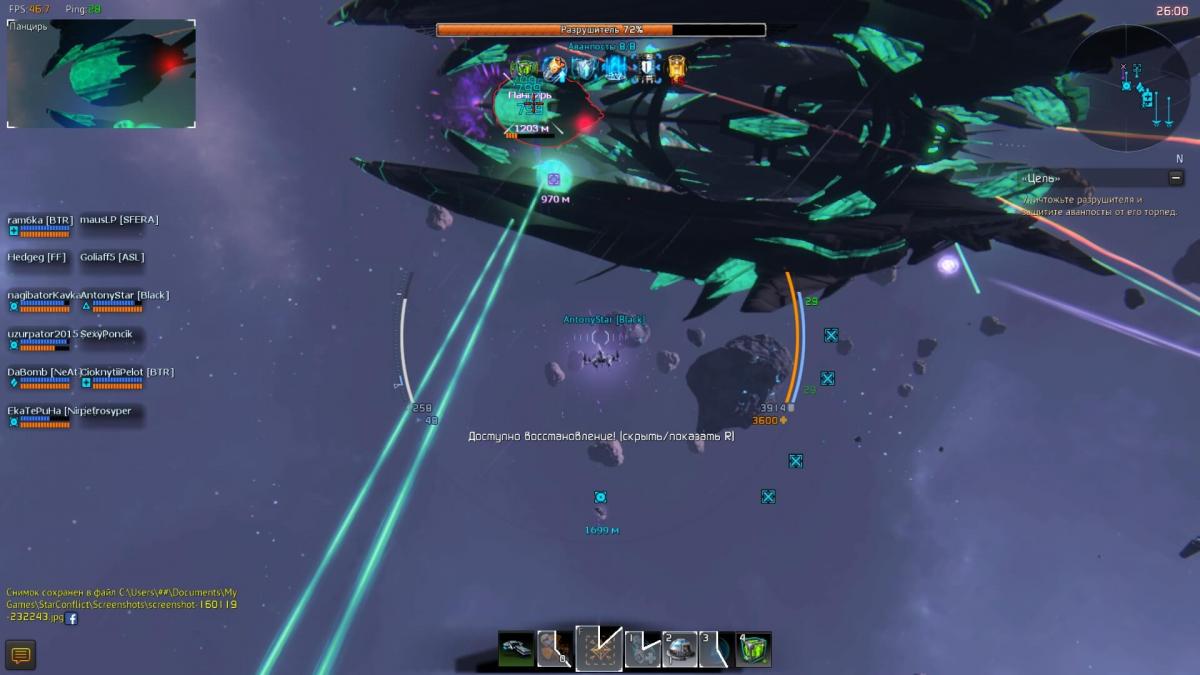This screenshot has width=1200, height=675.
Task: Target the ally marker at 1699 м
Action: pos(601,497)
